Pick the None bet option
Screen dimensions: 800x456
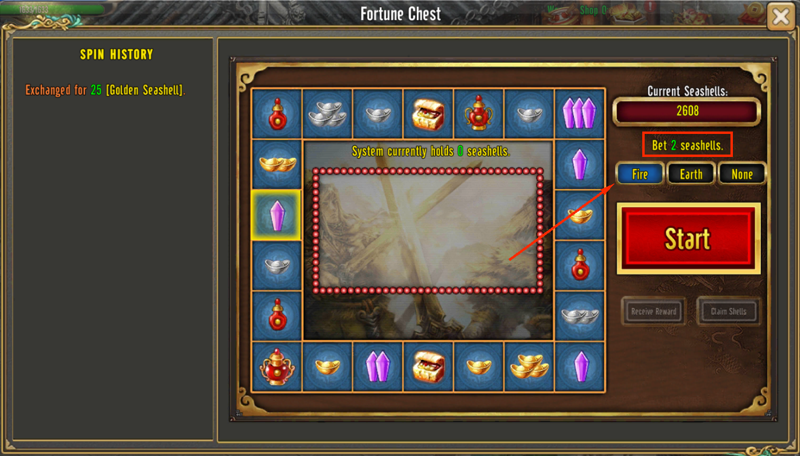pyautogui.click(x=742, y=173)
